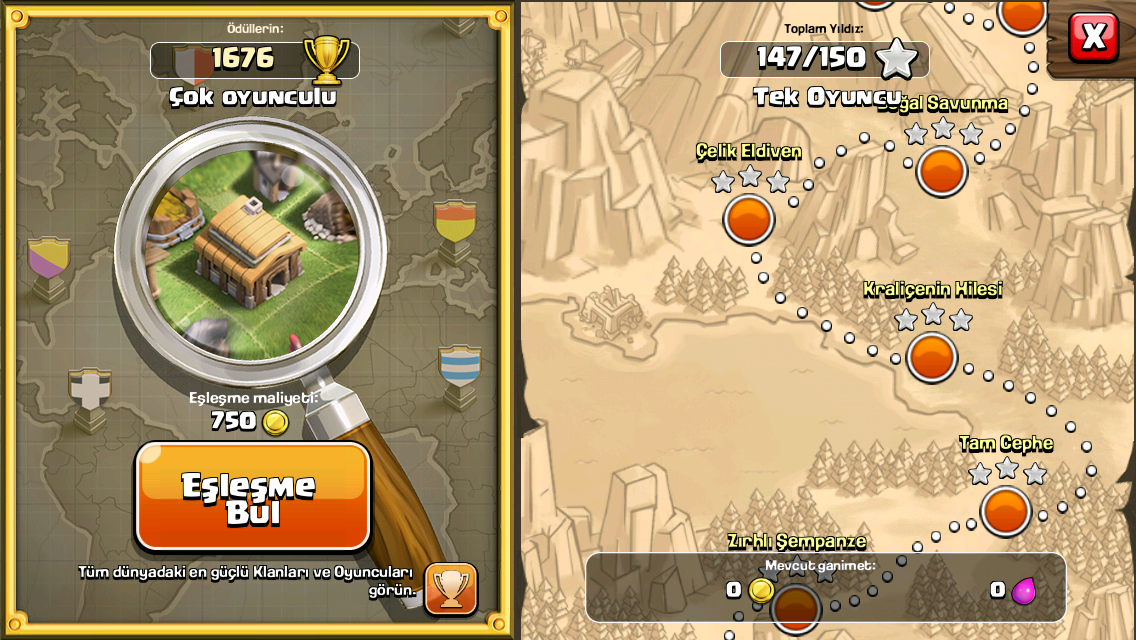Open the trophy leaderboard button
This screenshot has height=640, width=1136.
(451, 588)
